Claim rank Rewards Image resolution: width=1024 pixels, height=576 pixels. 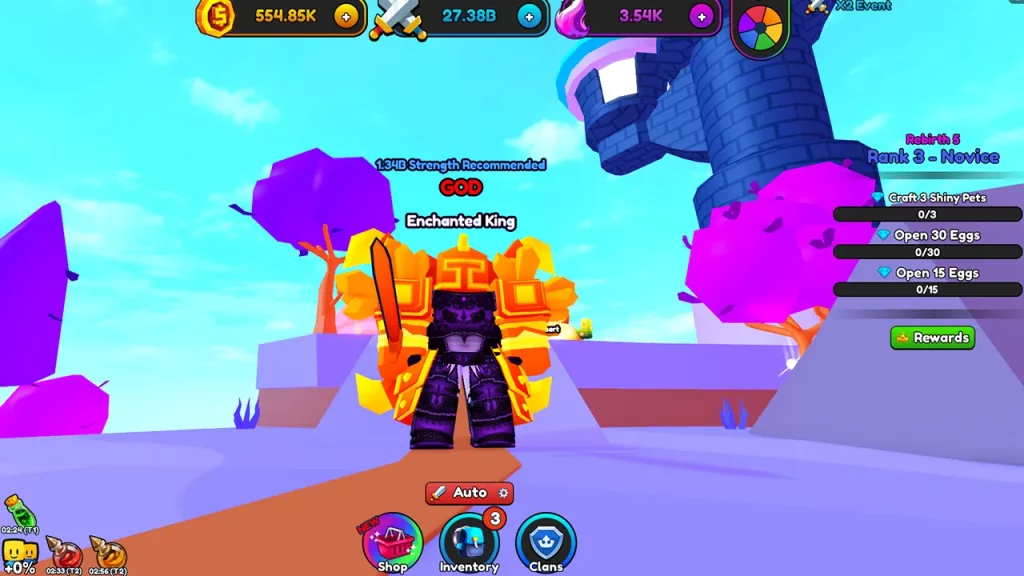(932, 338)
